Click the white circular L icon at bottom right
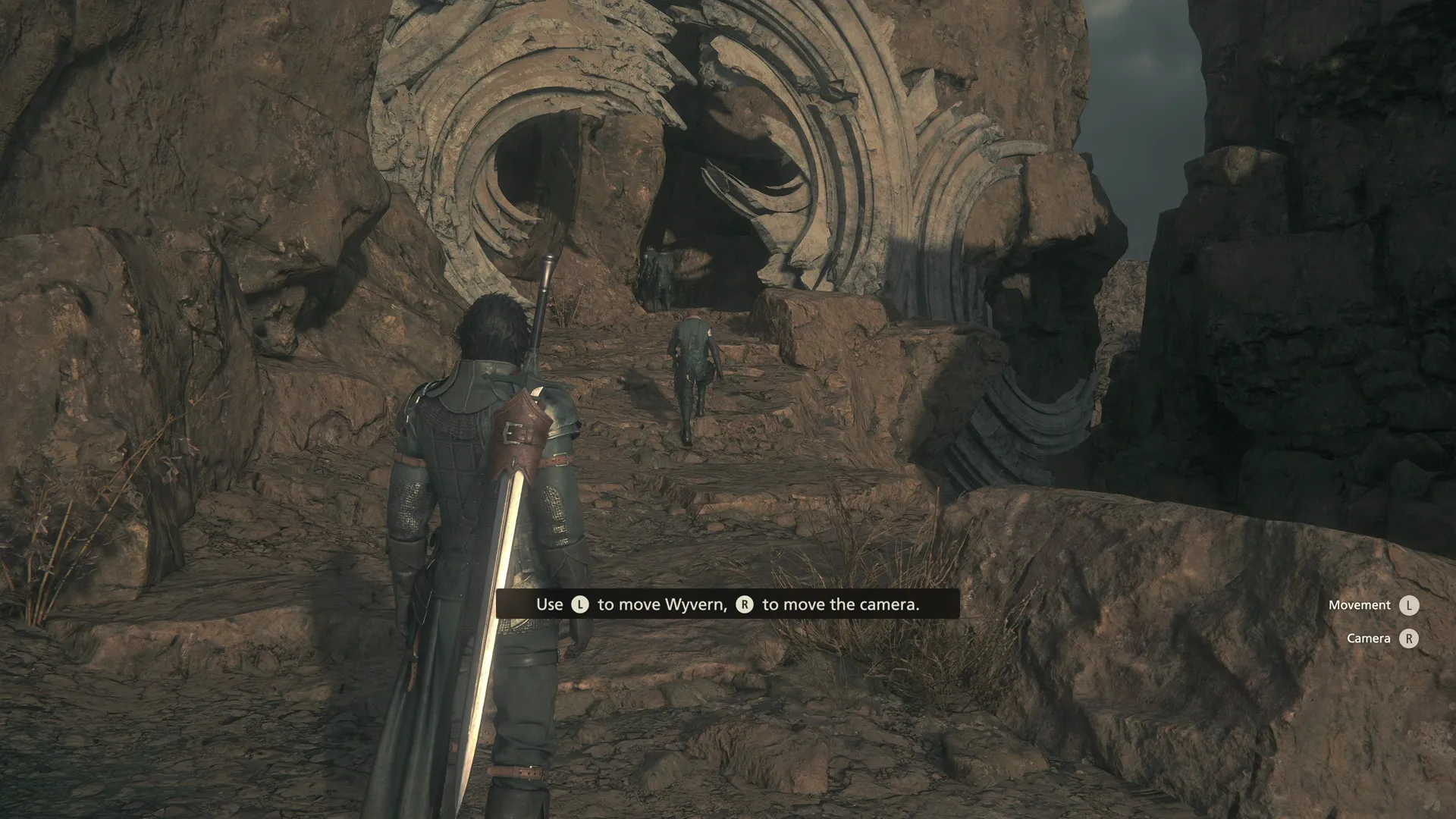 (x=1409, y=605)
